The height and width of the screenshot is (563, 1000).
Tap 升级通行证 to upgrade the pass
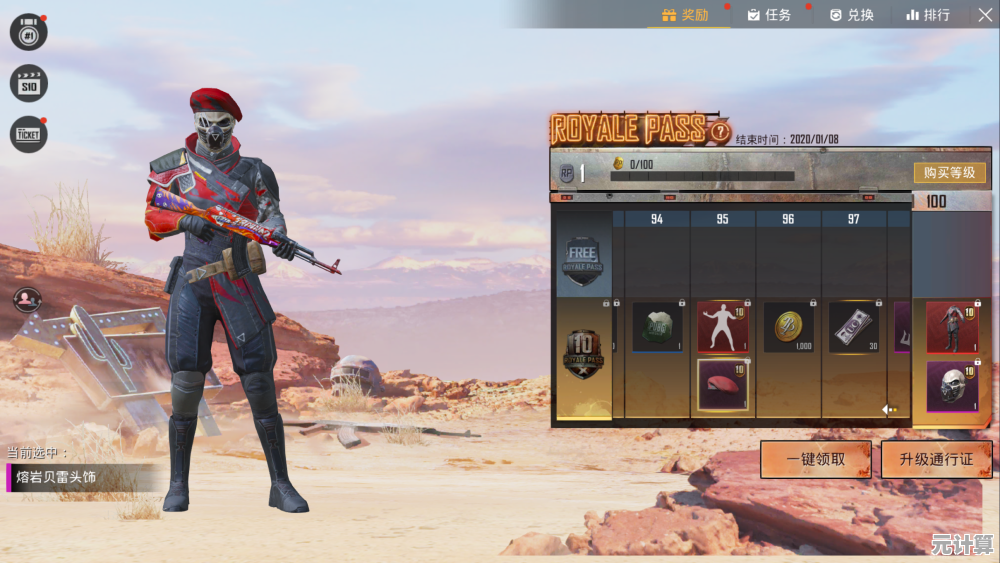937,460
